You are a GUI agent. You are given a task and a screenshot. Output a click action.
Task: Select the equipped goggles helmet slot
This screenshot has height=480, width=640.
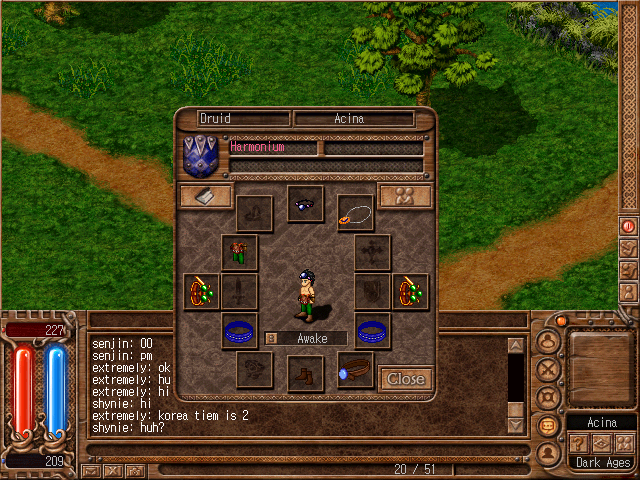305,203
